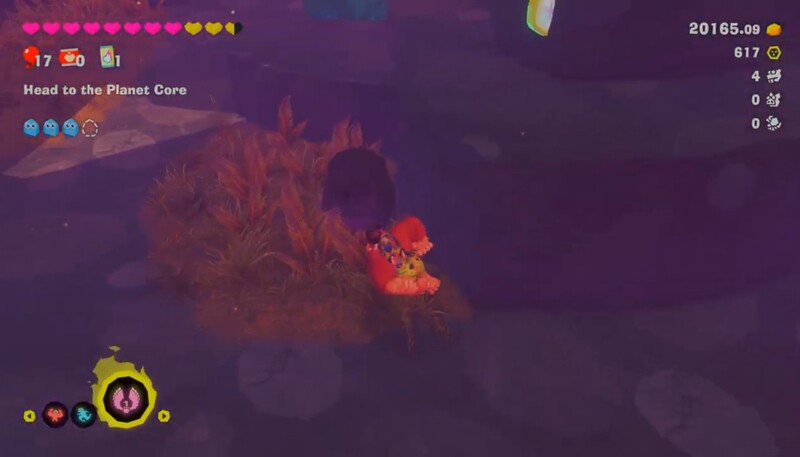Viewport: 800px width, 457px height.
Task: Select the red heart pack item
Action: pos(69,57)
